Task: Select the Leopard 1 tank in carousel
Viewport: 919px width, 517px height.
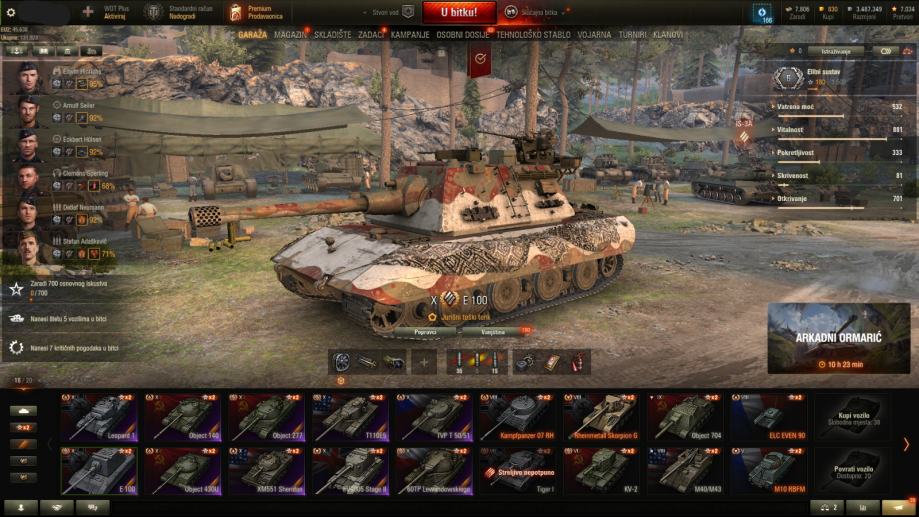Action: (x=101, y=416)
